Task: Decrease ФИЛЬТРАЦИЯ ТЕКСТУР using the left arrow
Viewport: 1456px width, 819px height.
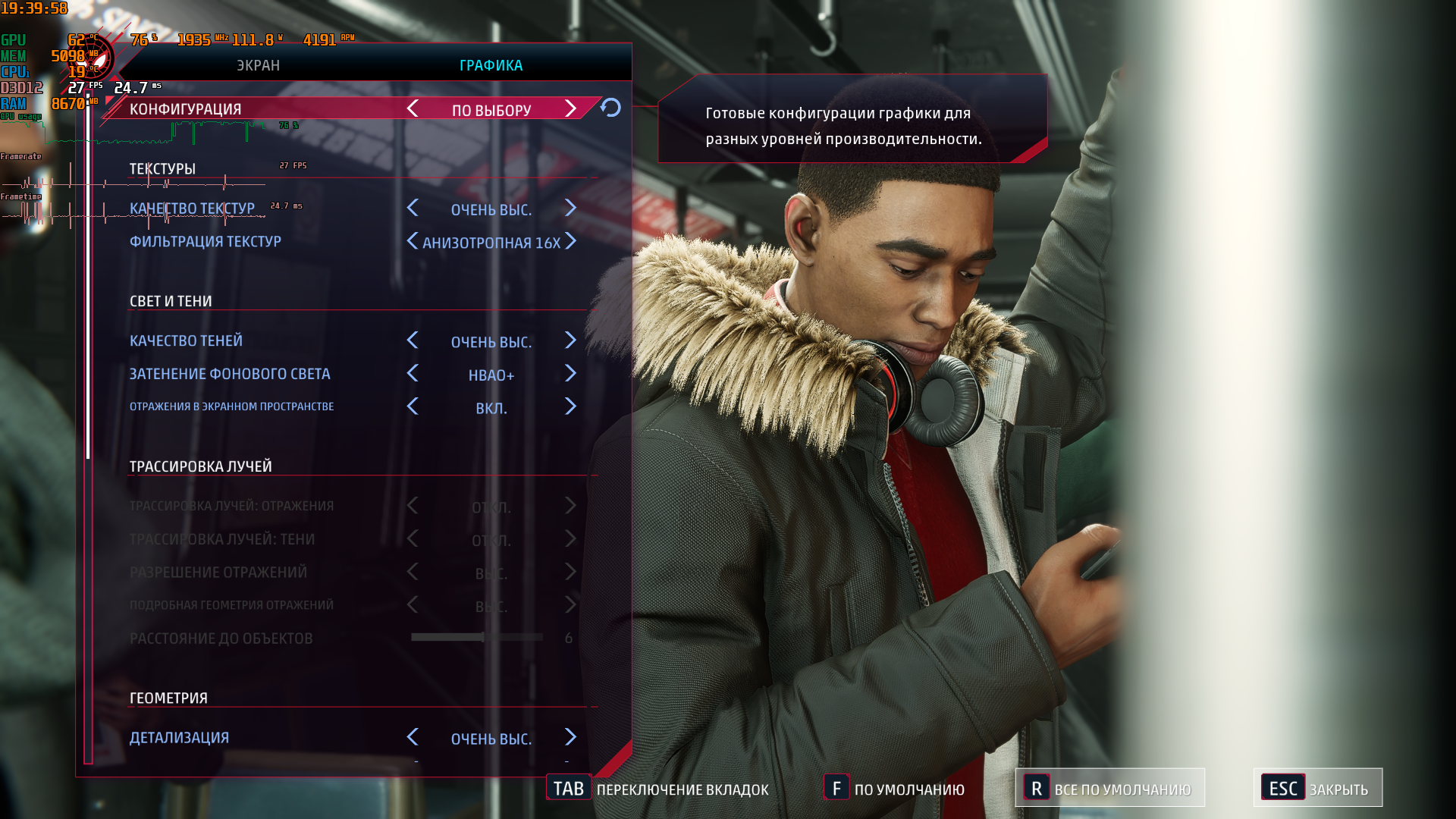Action: point(413,241)
